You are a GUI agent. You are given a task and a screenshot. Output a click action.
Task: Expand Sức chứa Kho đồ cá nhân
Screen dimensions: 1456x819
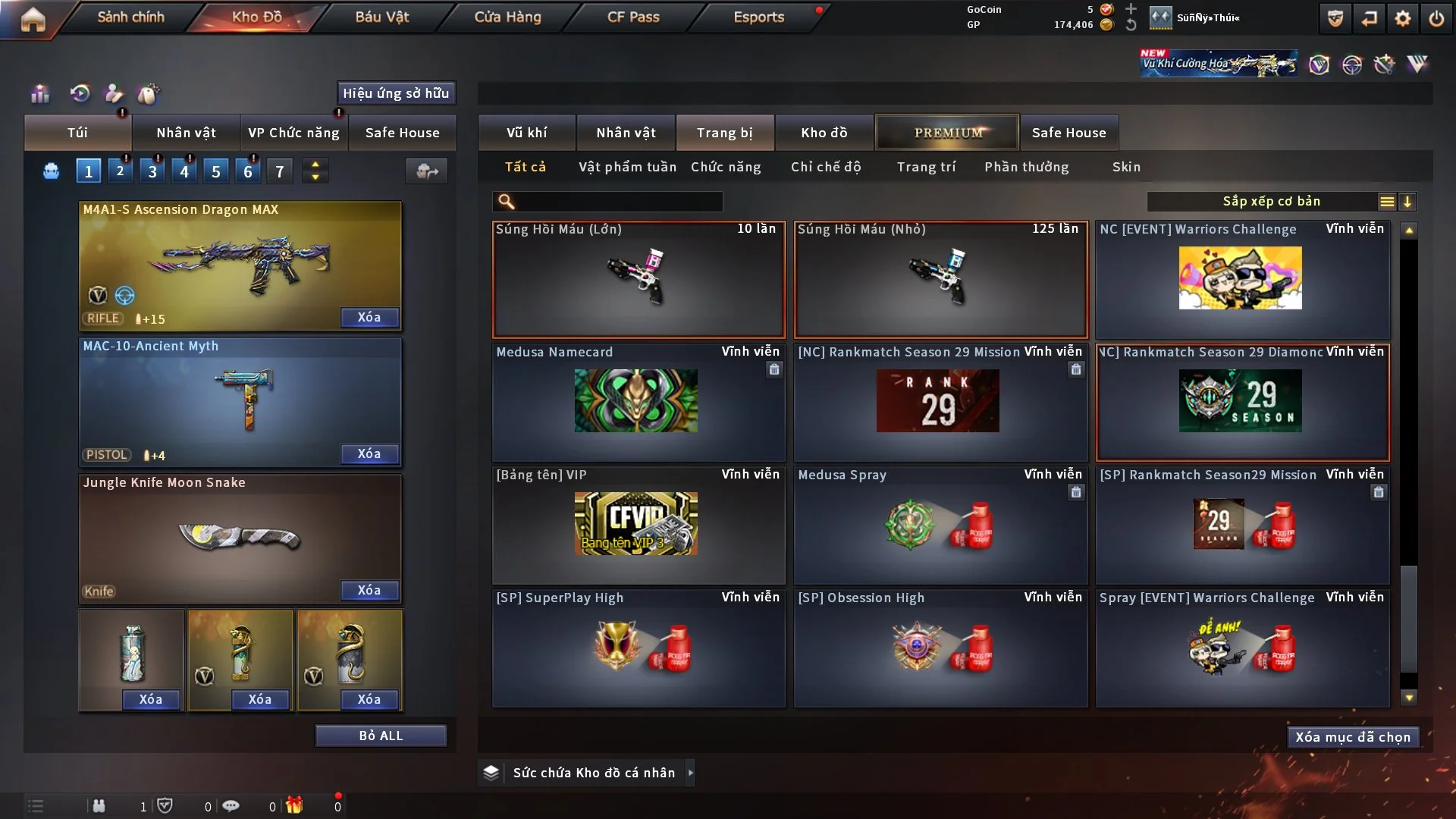click(690, 773)
